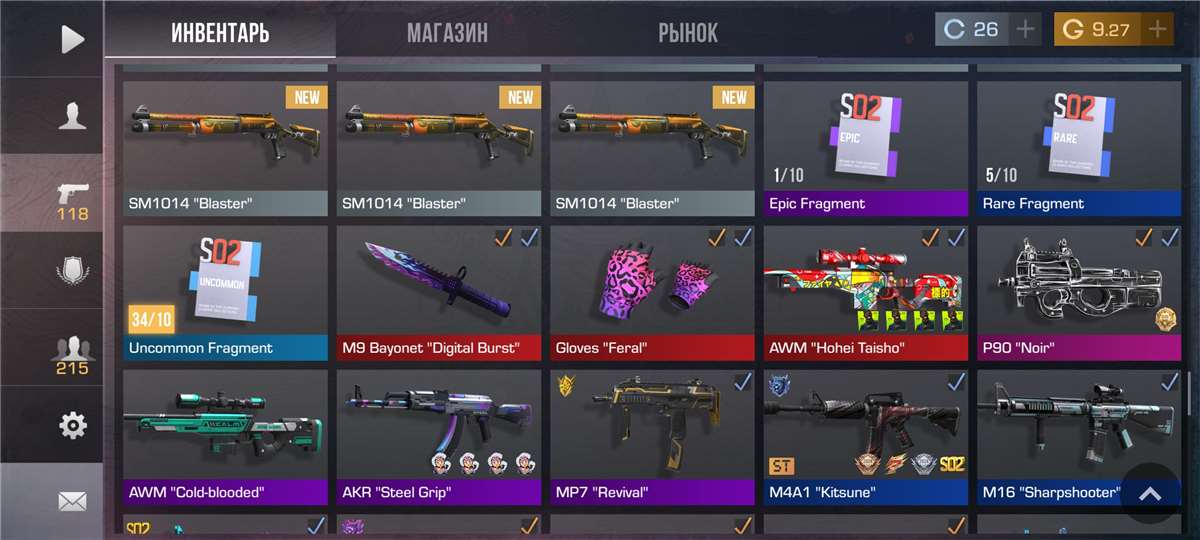Open settings via the gear icon
This screenshot has height=540, width=1200.
(72, 426)
